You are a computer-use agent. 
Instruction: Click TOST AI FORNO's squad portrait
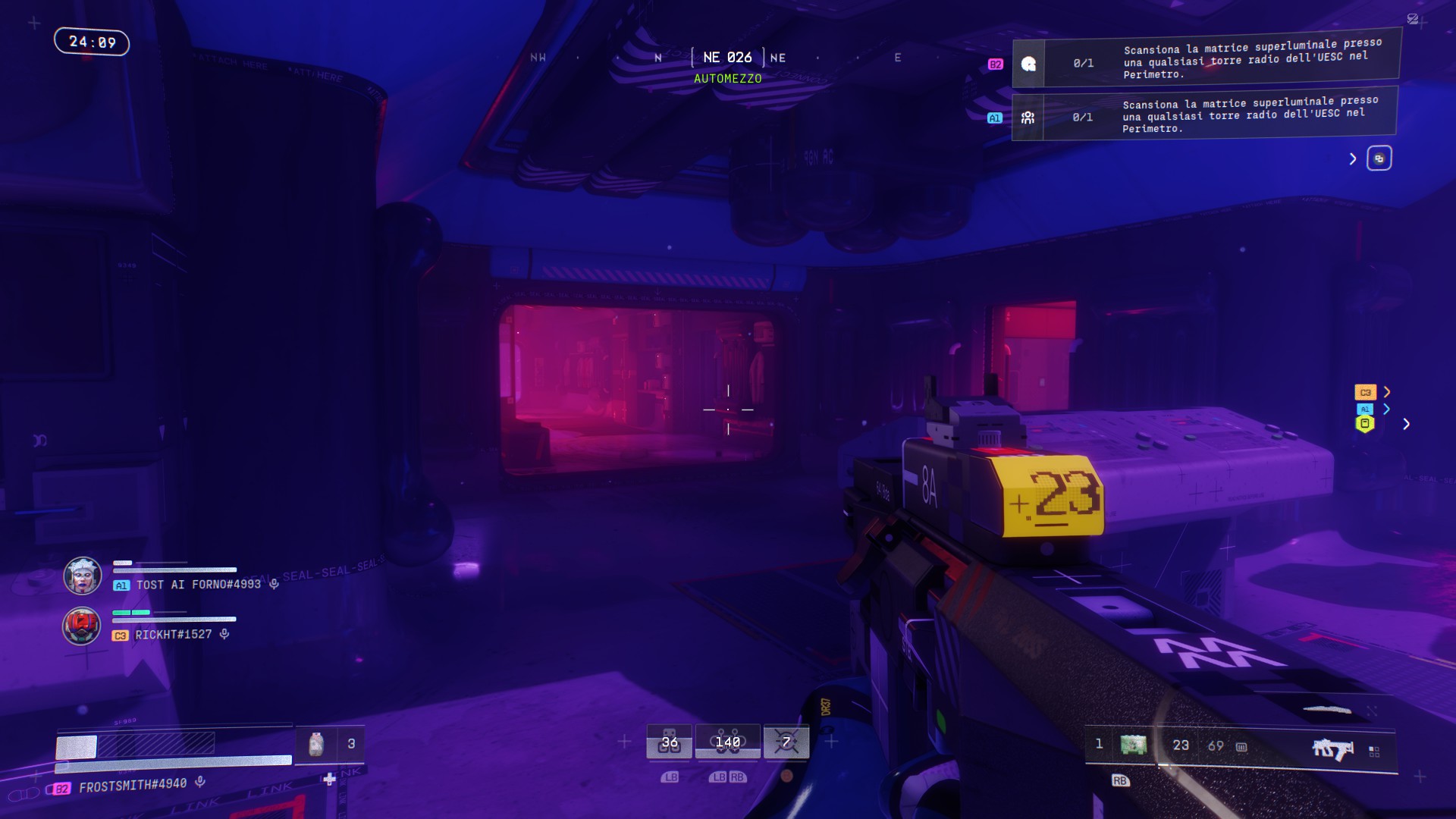coord(82,576)
